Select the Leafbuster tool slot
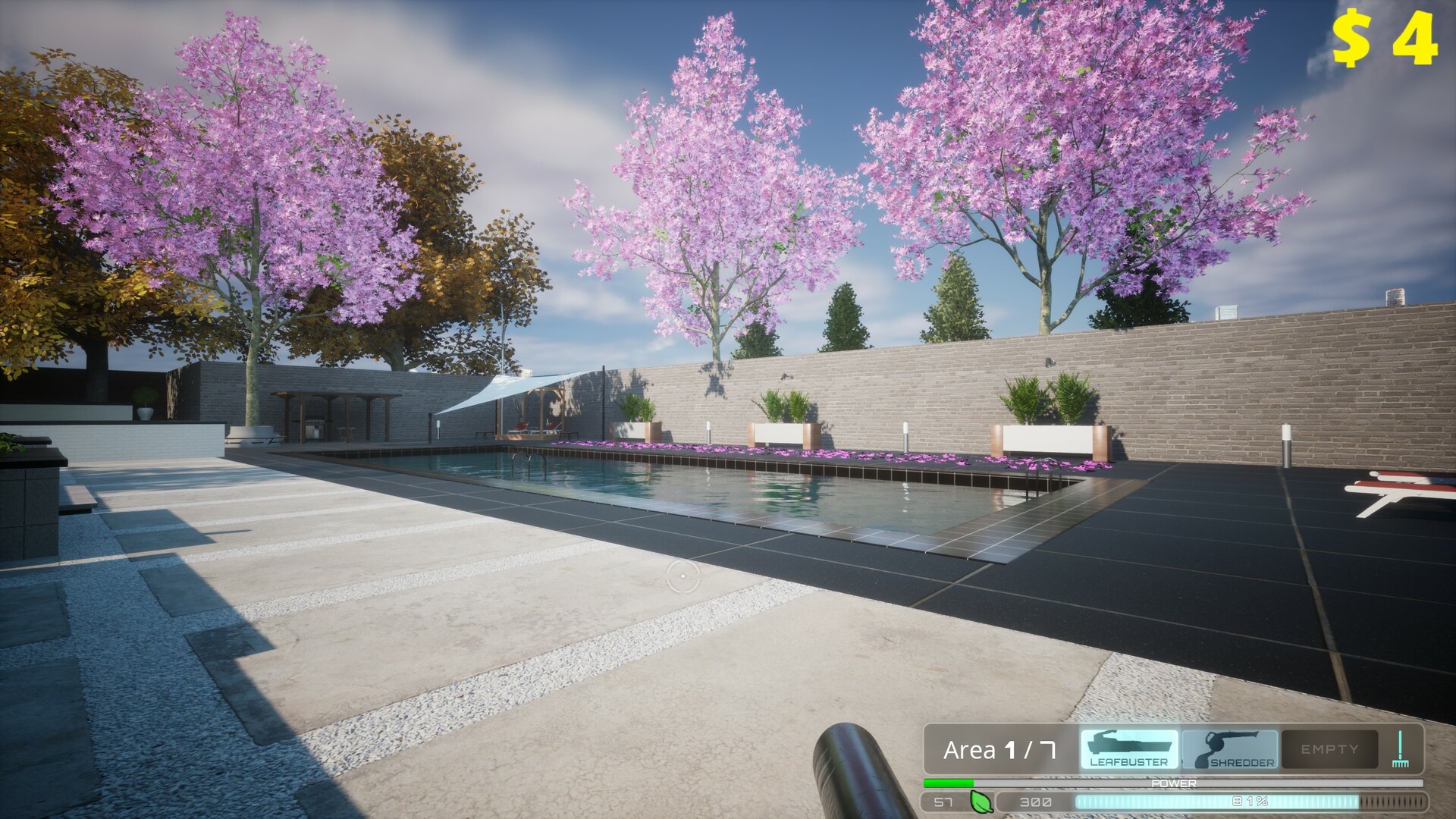The image size is (1456, 819). point(1129,748)
